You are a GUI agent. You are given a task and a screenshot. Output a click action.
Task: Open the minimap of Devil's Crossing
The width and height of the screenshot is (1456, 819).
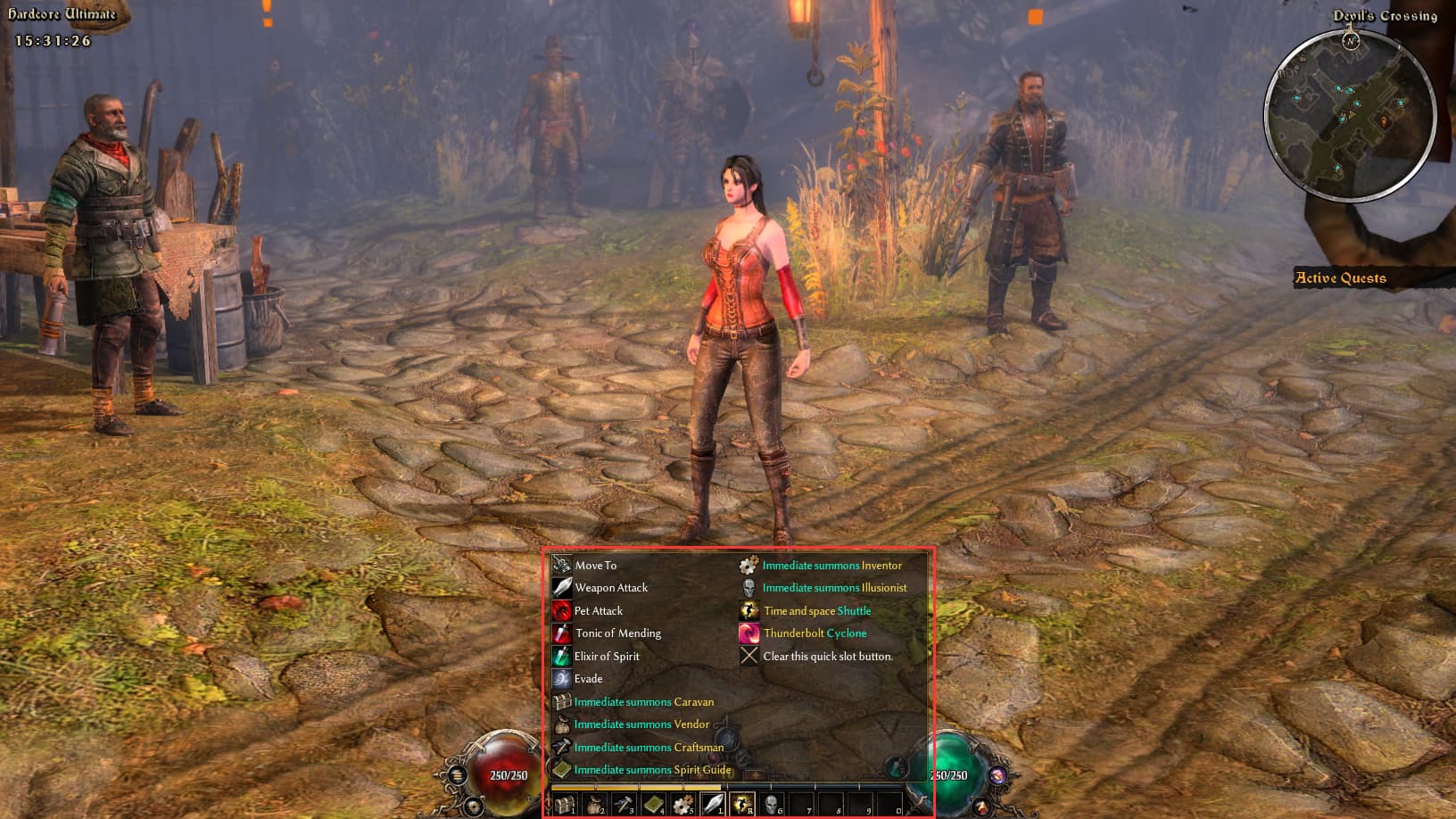pos(1350,116)
